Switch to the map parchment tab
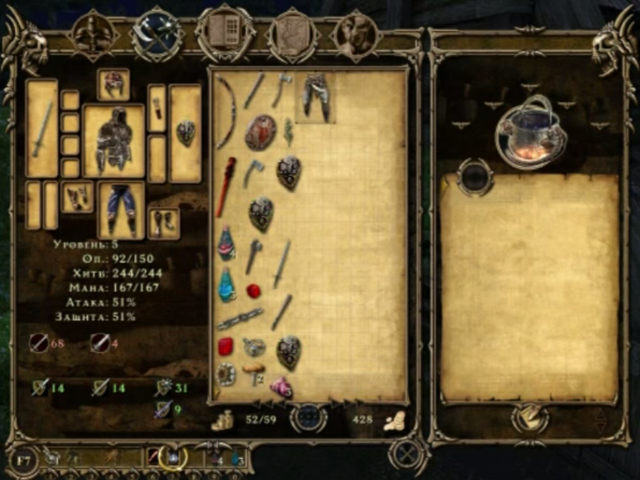Screen dimensions: 640x480 pyautogui.click(x=292, y=35)
